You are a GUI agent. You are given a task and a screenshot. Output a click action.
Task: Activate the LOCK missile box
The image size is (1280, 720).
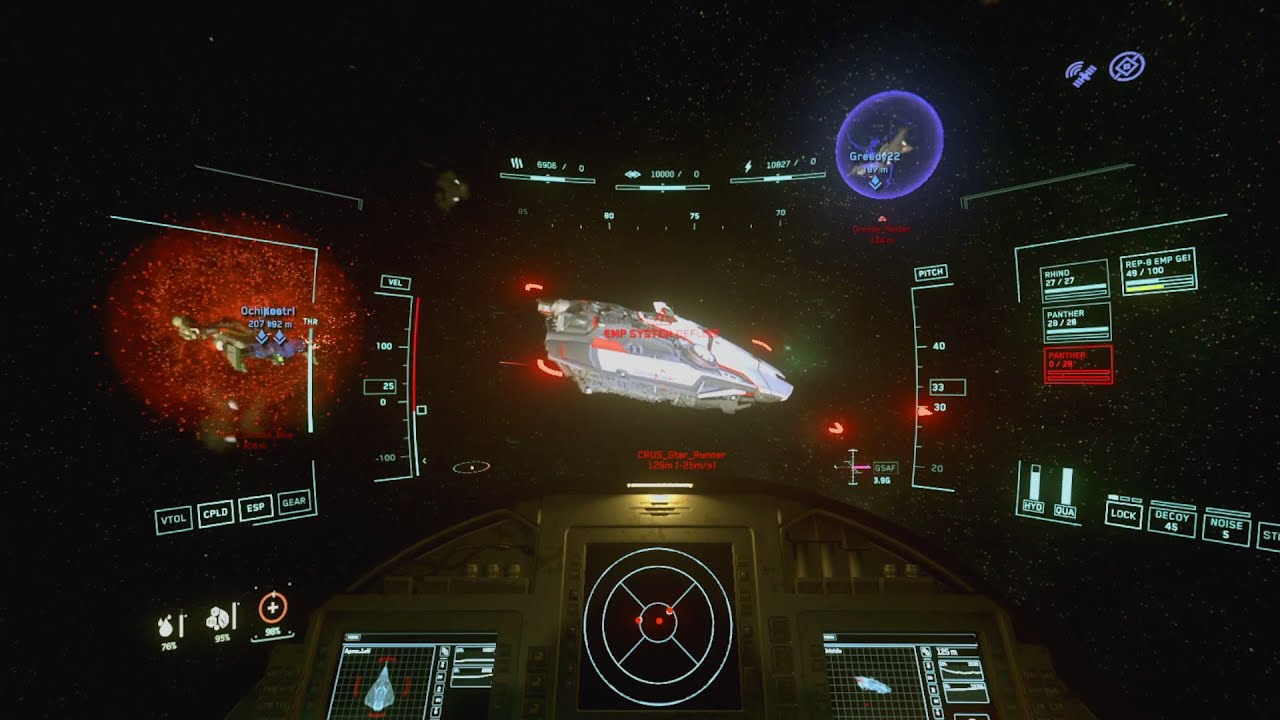[1123, 514]
